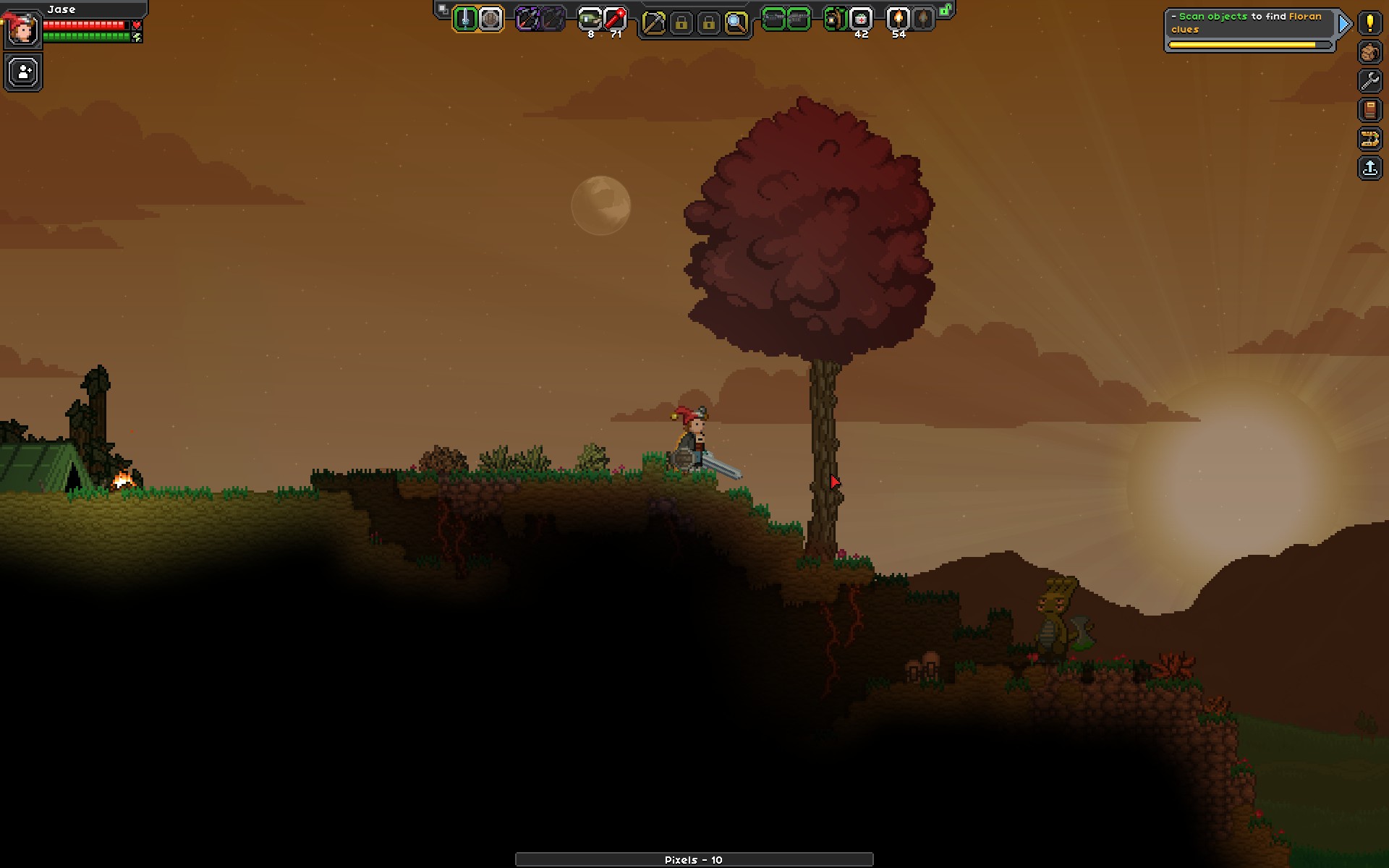Select the flashlight stack of 8

click(590, 20)
